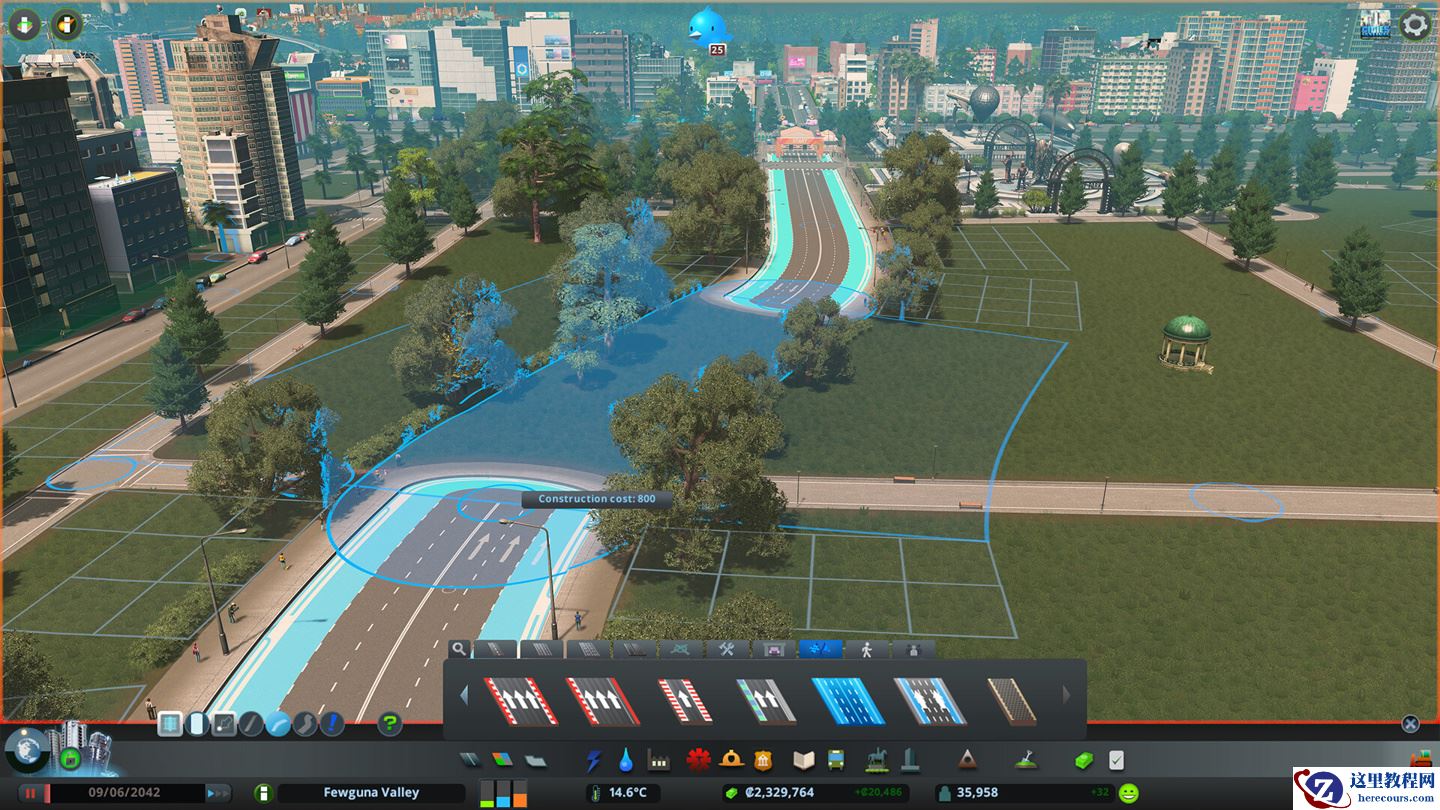Screen dimensions: 1440x810
Task: Open the electricity menu
Action: 595,761
